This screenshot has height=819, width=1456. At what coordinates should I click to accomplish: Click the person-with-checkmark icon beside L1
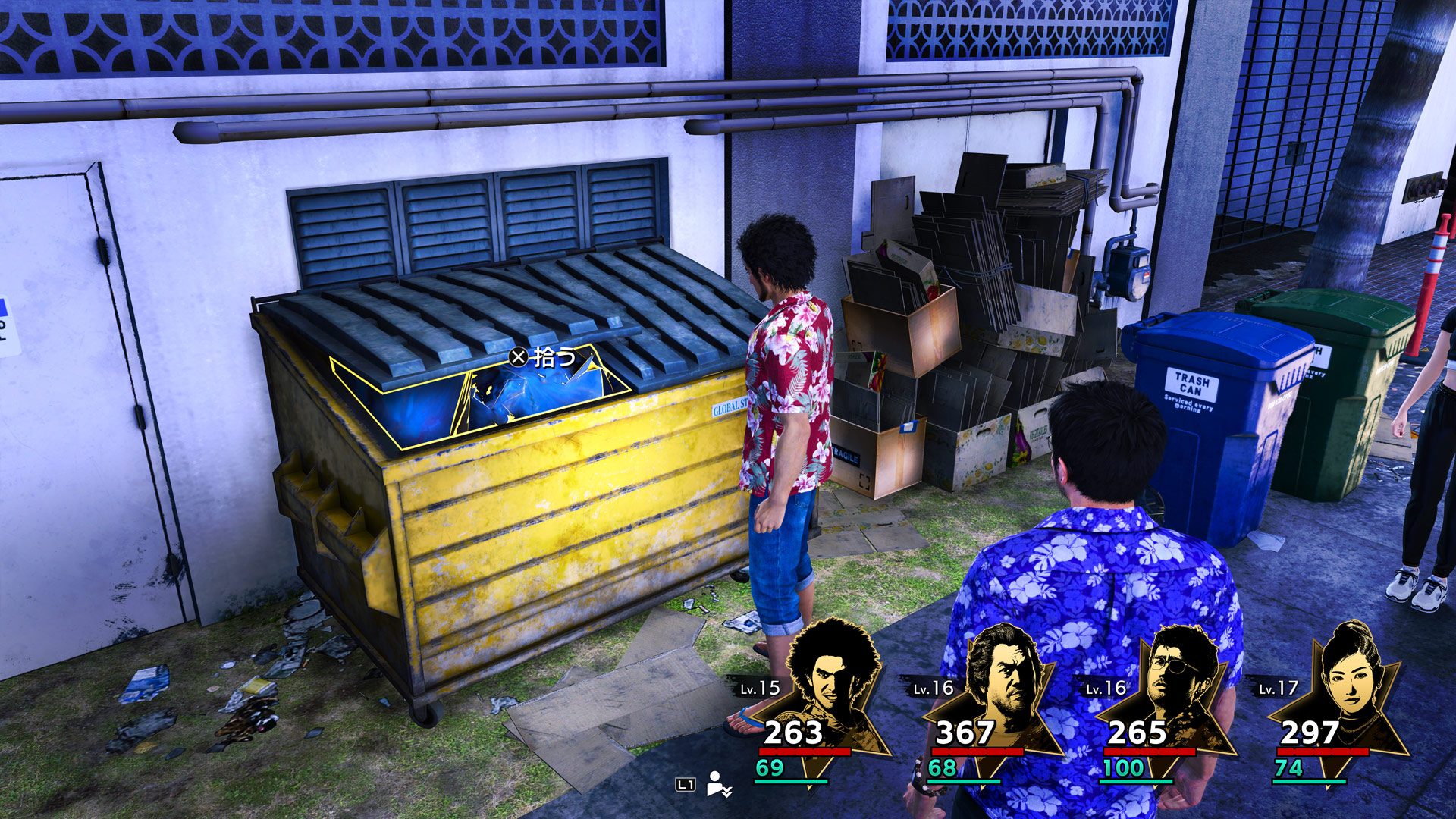coord(717,784)
